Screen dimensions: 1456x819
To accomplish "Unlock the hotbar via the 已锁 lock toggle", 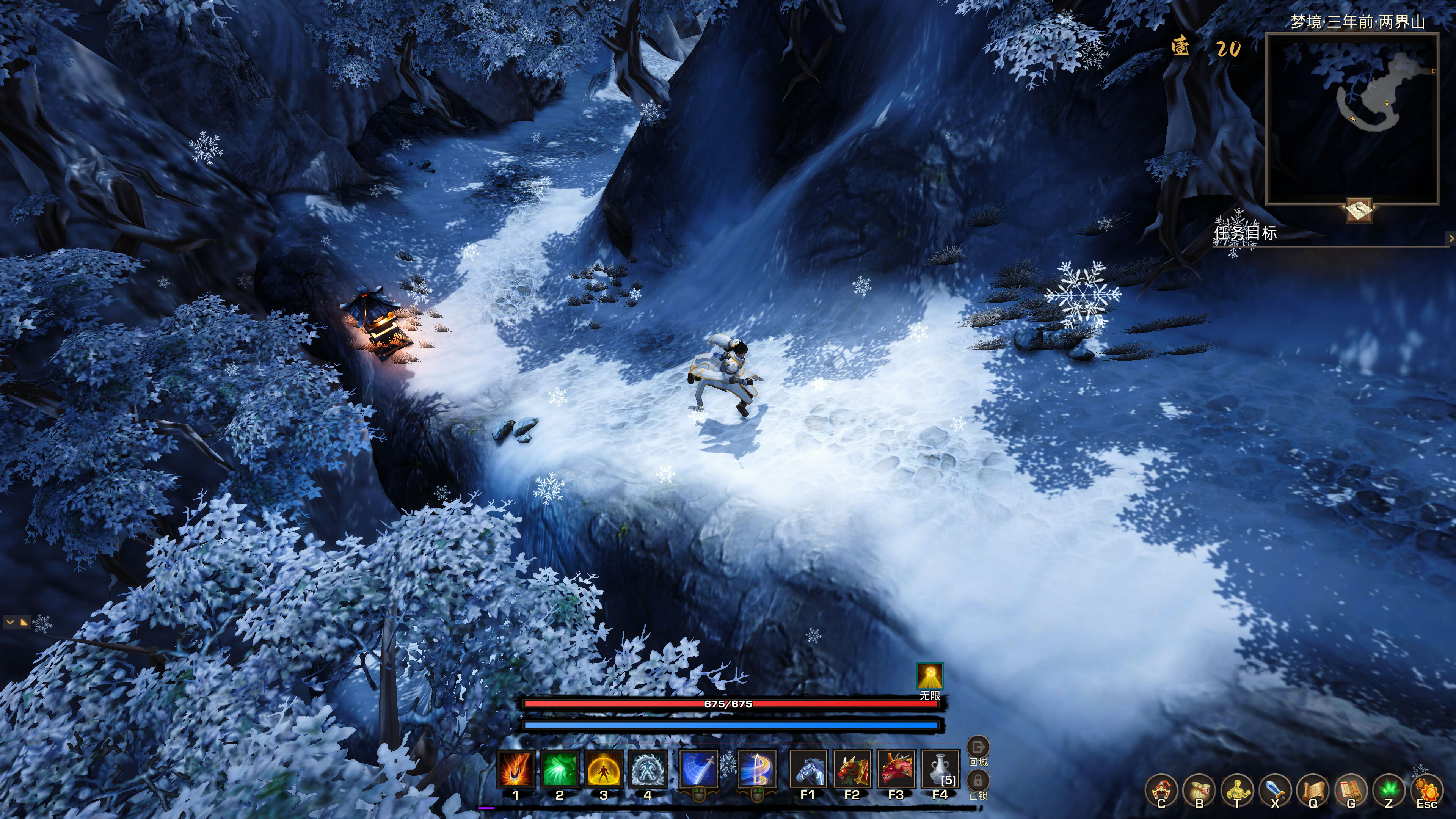I will [978, 781].
